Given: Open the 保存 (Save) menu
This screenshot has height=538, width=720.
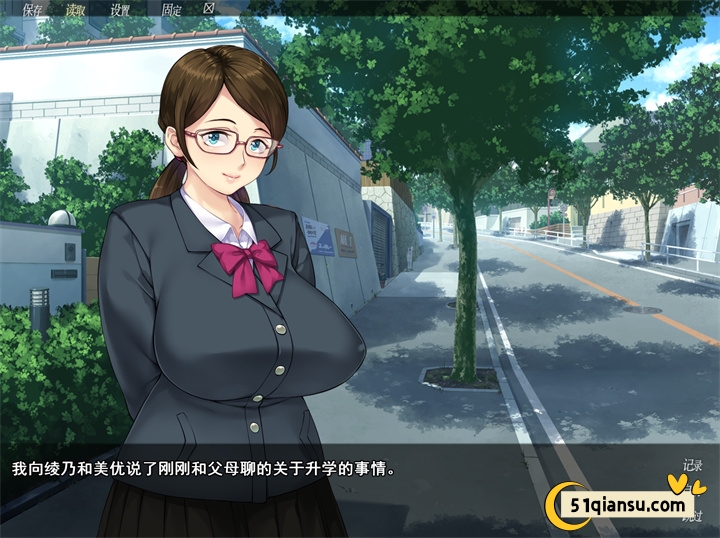Looking at the screenshot, I should [32, 9].
